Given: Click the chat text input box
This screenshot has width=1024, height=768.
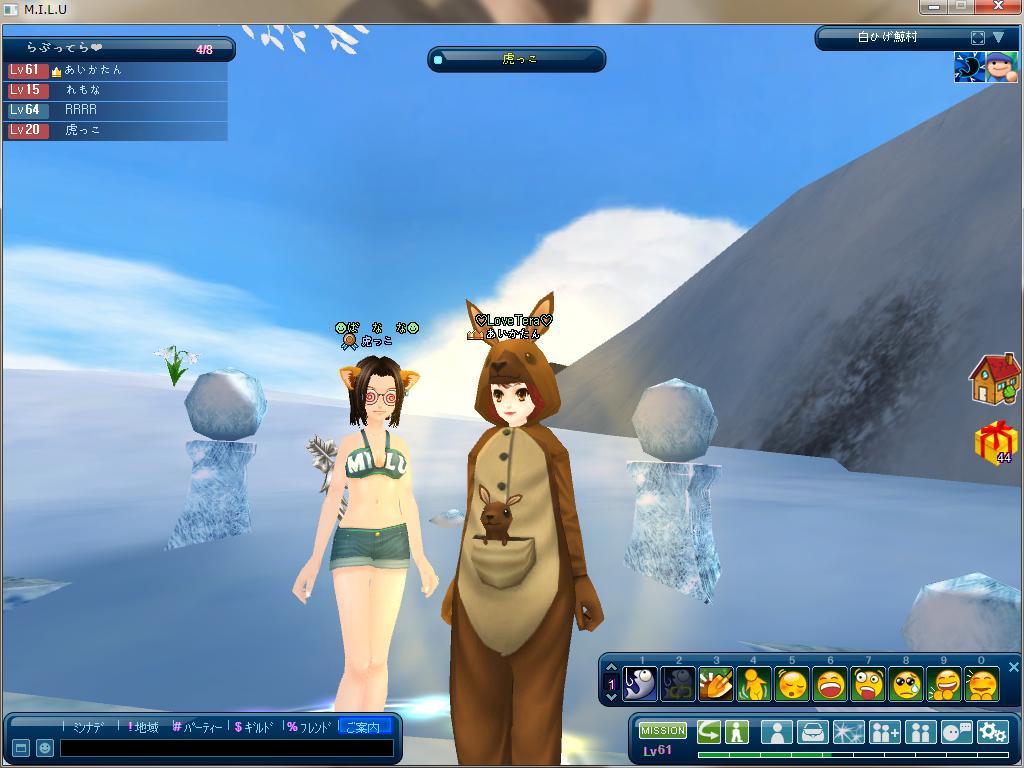Looking at the screenshot, I should 225,748.
